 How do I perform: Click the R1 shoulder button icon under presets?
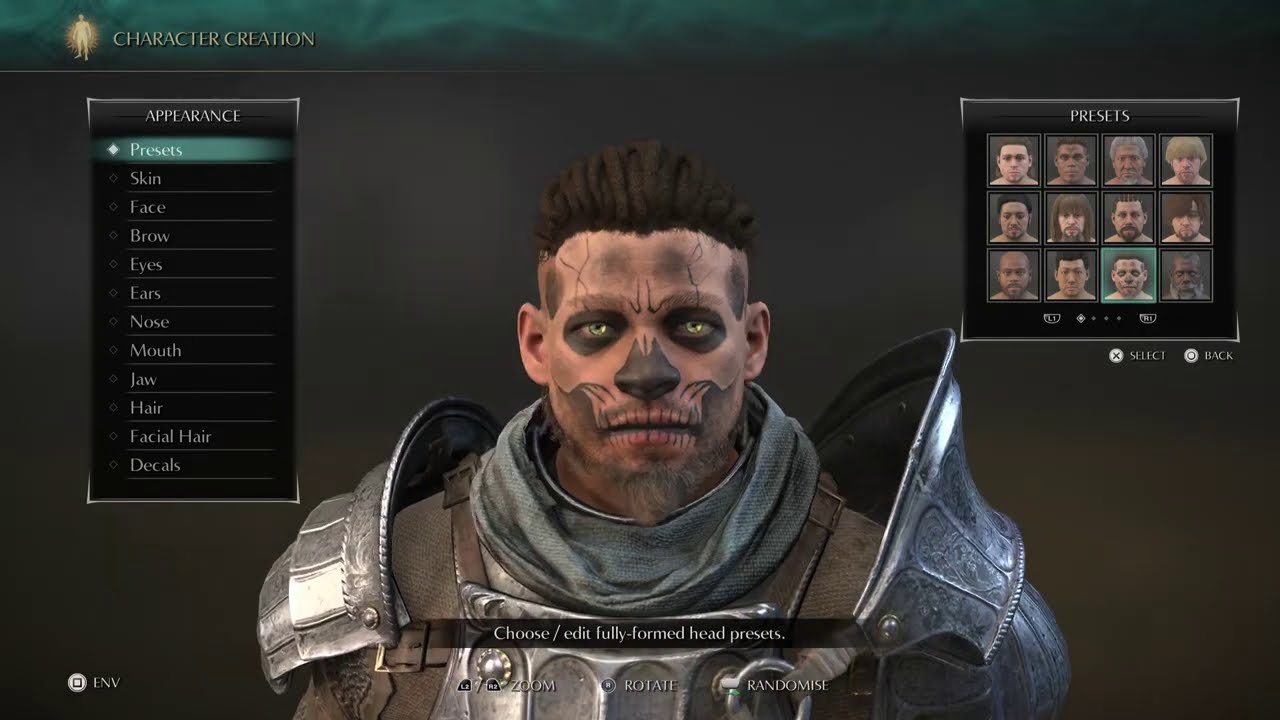[1149, 319]
